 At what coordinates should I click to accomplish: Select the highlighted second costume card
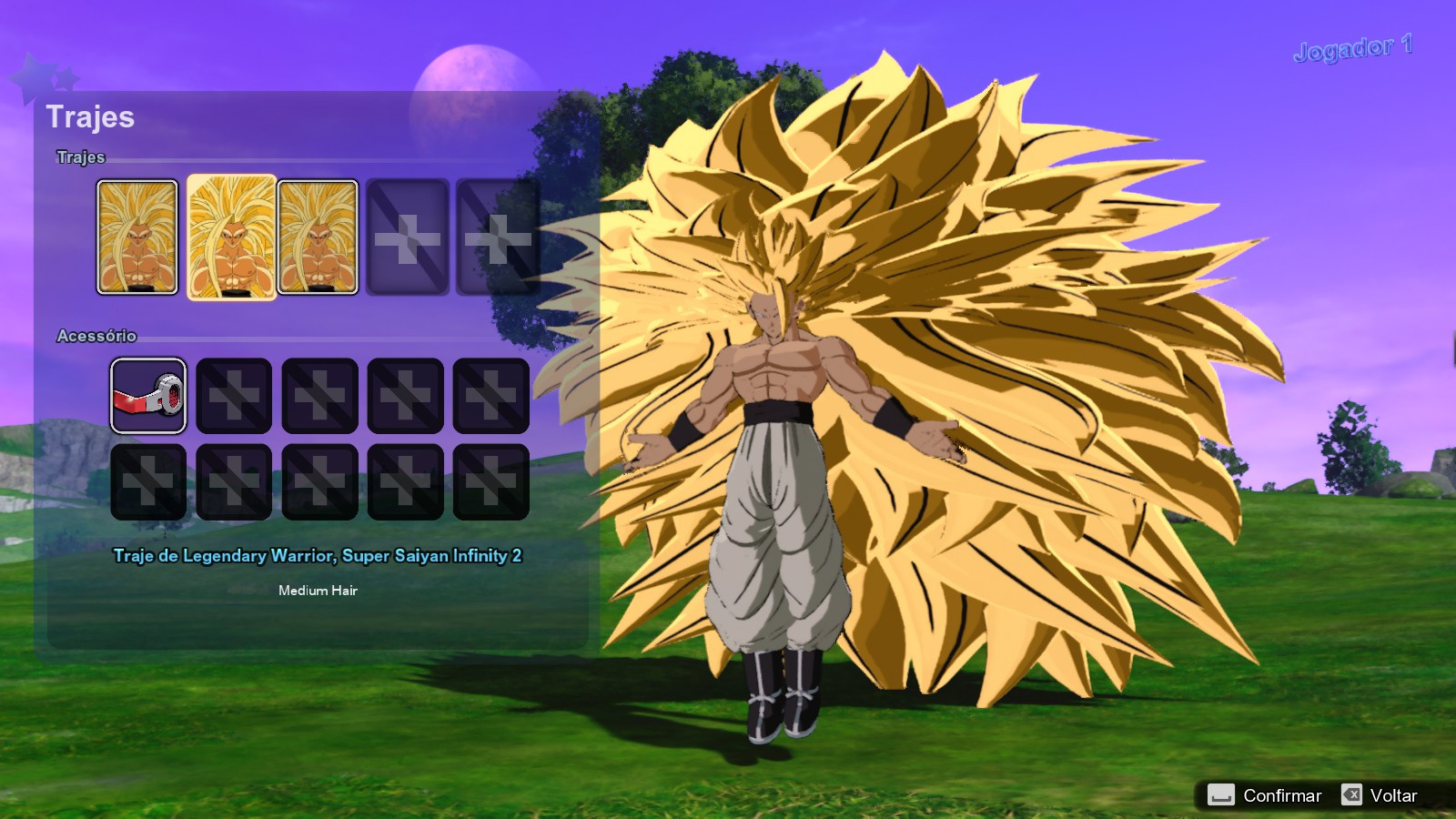(x=230, y=238)
